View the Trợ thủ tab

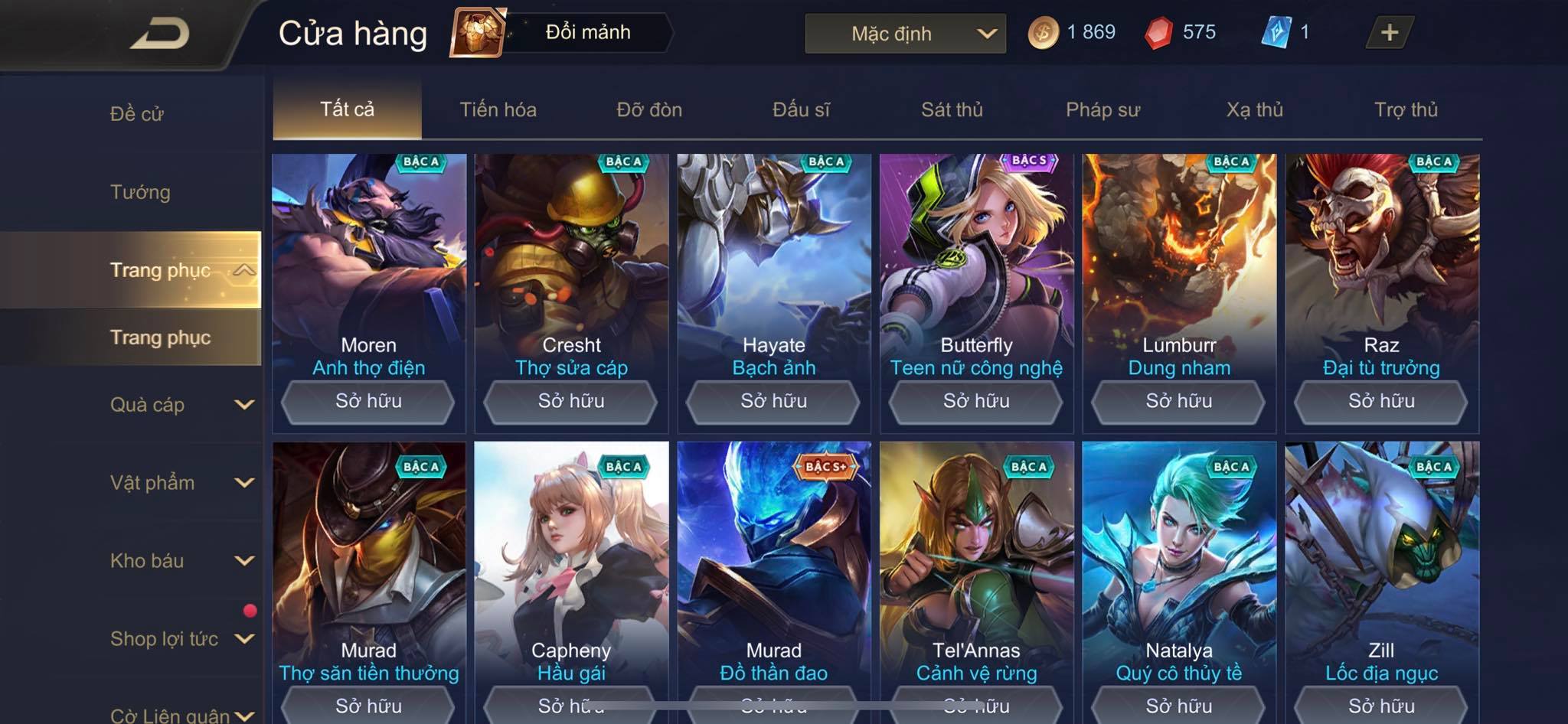coord(1406,109)
